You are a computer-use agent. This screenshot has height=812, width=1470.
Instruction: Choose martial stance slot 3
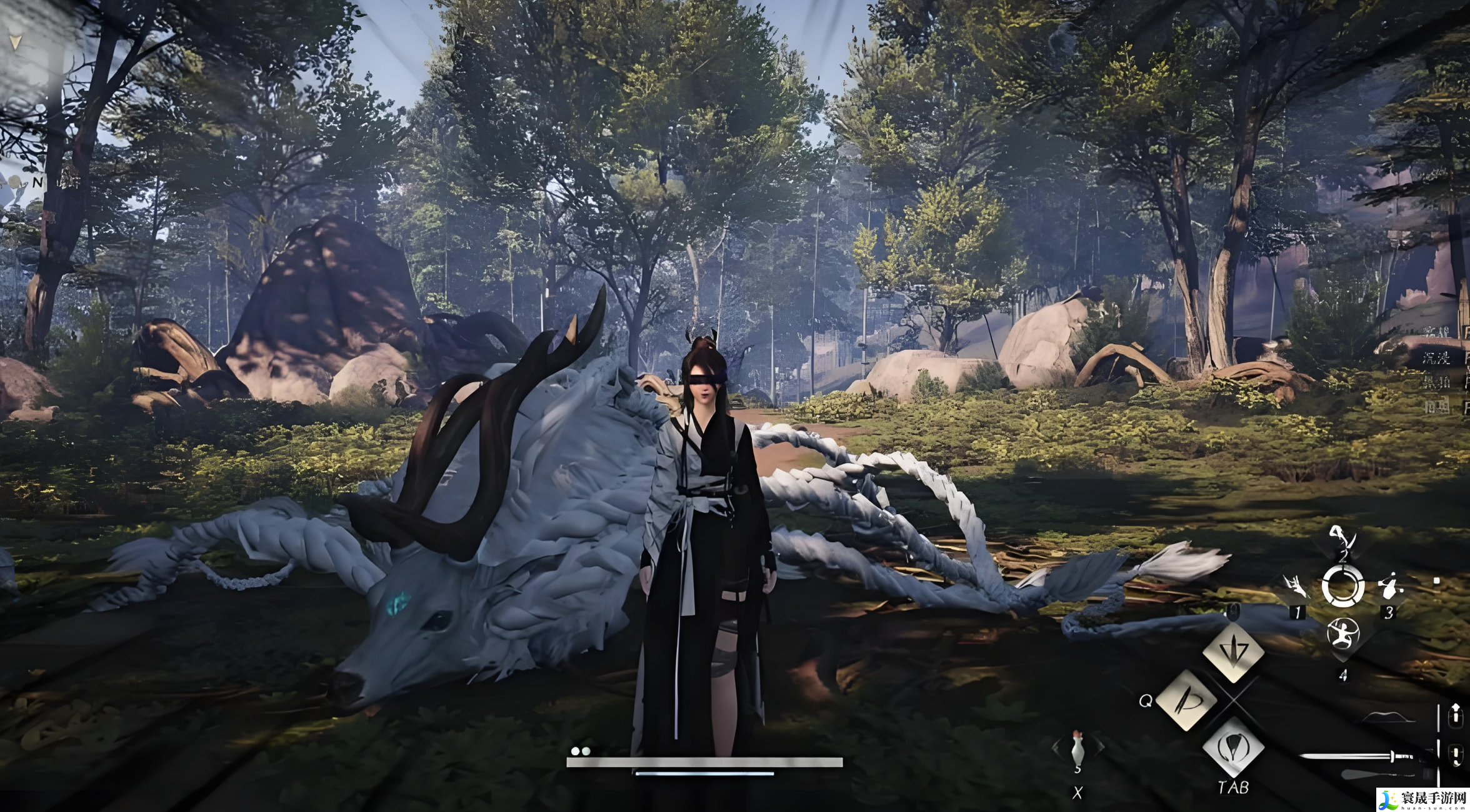(x=1389, y=588)
